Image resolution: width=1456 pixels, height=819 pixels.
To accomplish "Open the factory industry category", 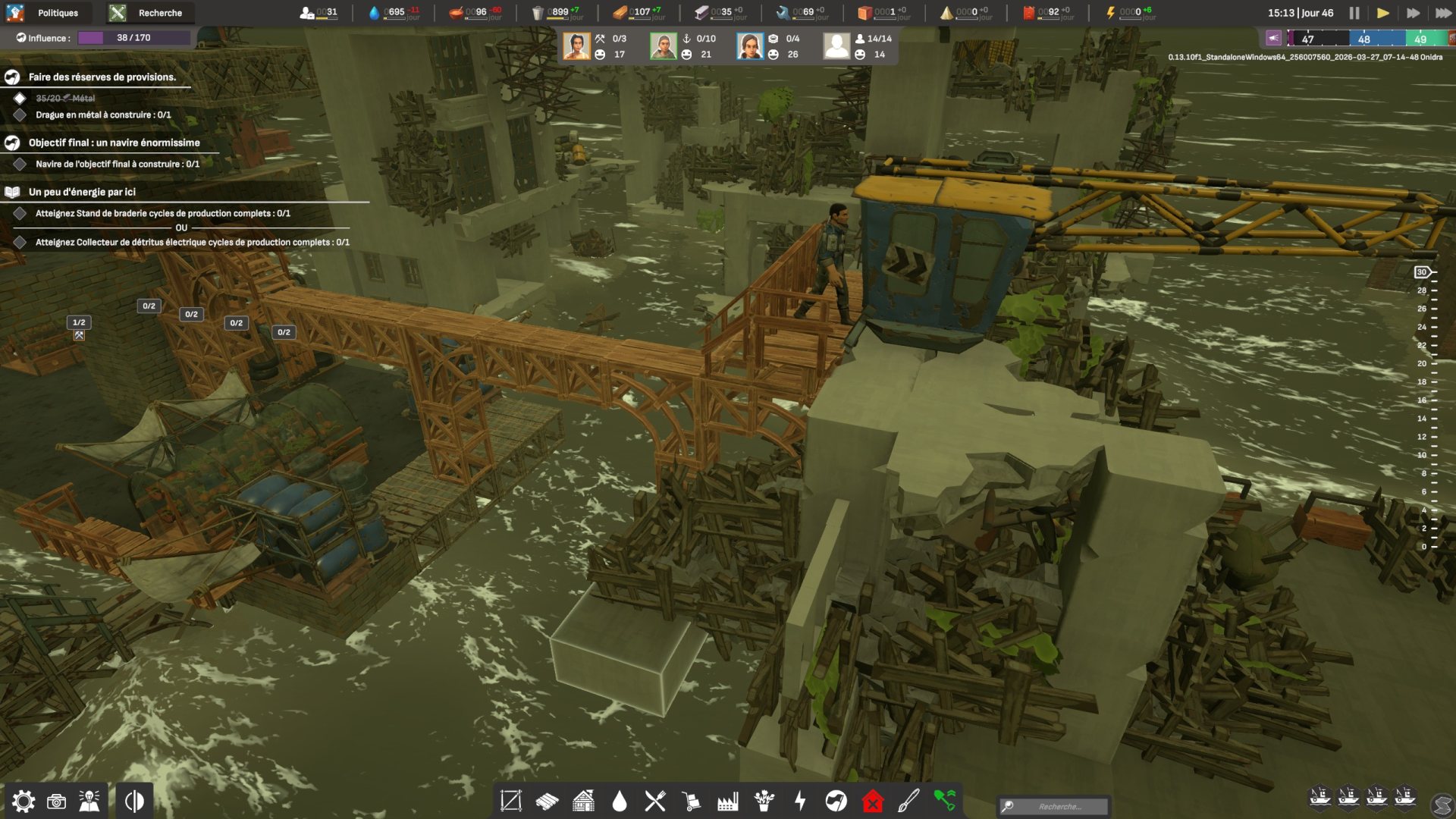I will click(728, 801).
